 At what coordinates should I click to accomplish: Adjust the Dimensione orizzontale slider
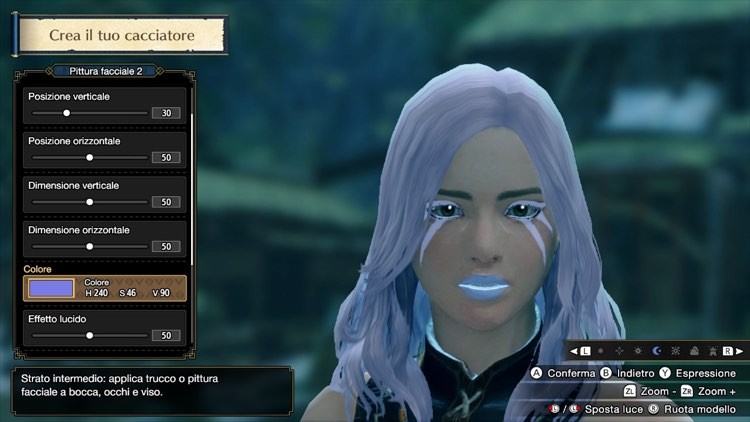(89, 246)
